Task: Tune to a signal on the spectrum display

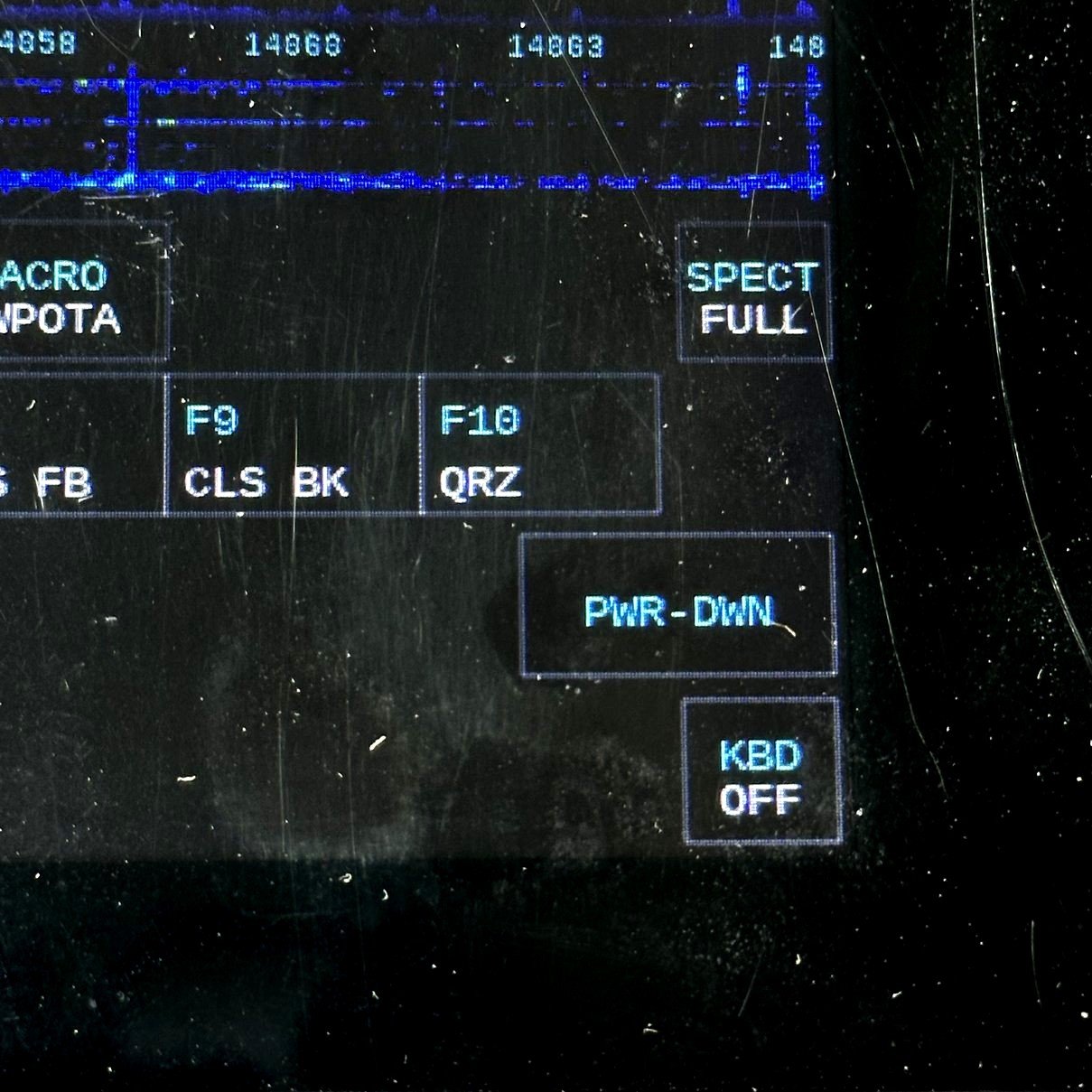Action: tap(406, 126)
